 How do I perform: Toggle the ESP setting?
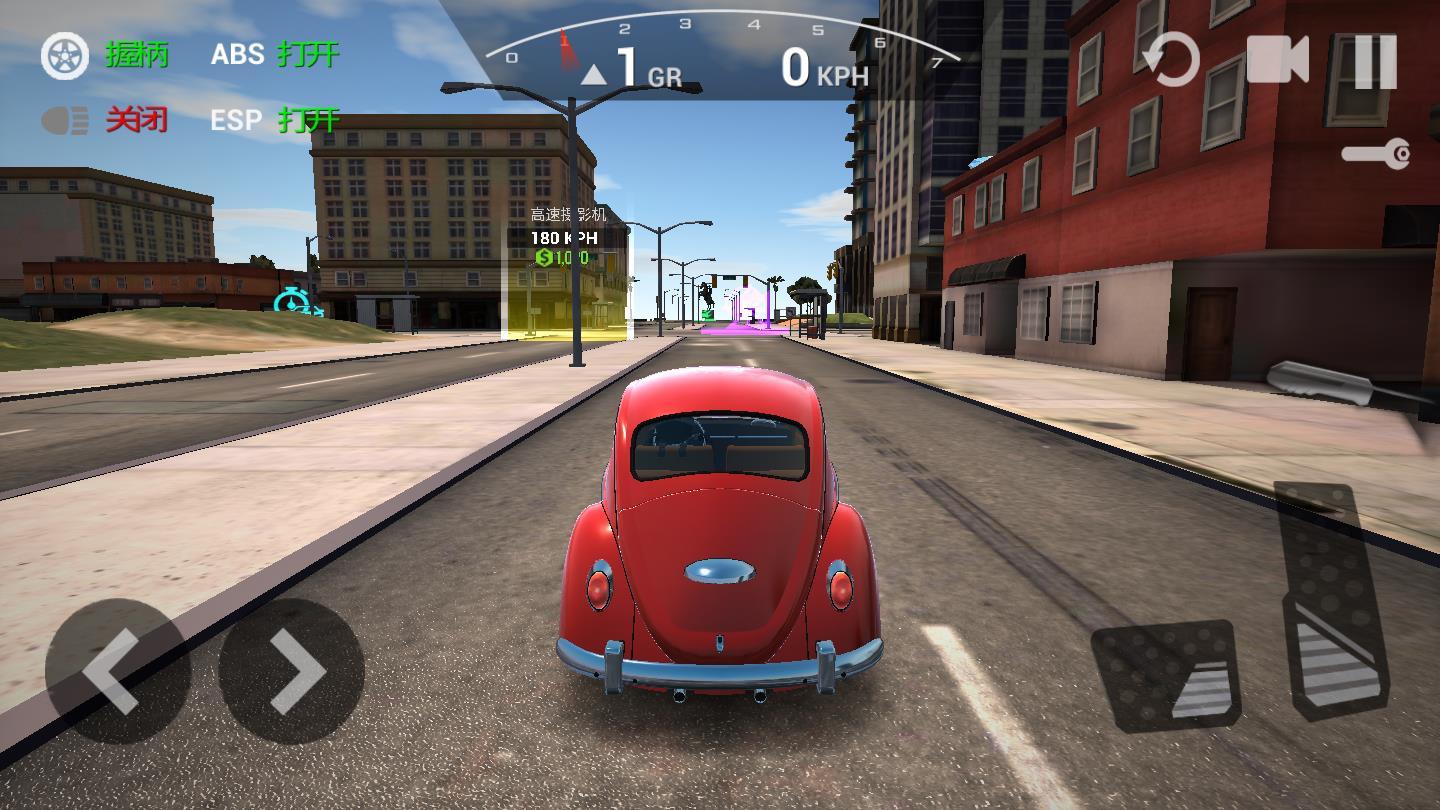275,121
